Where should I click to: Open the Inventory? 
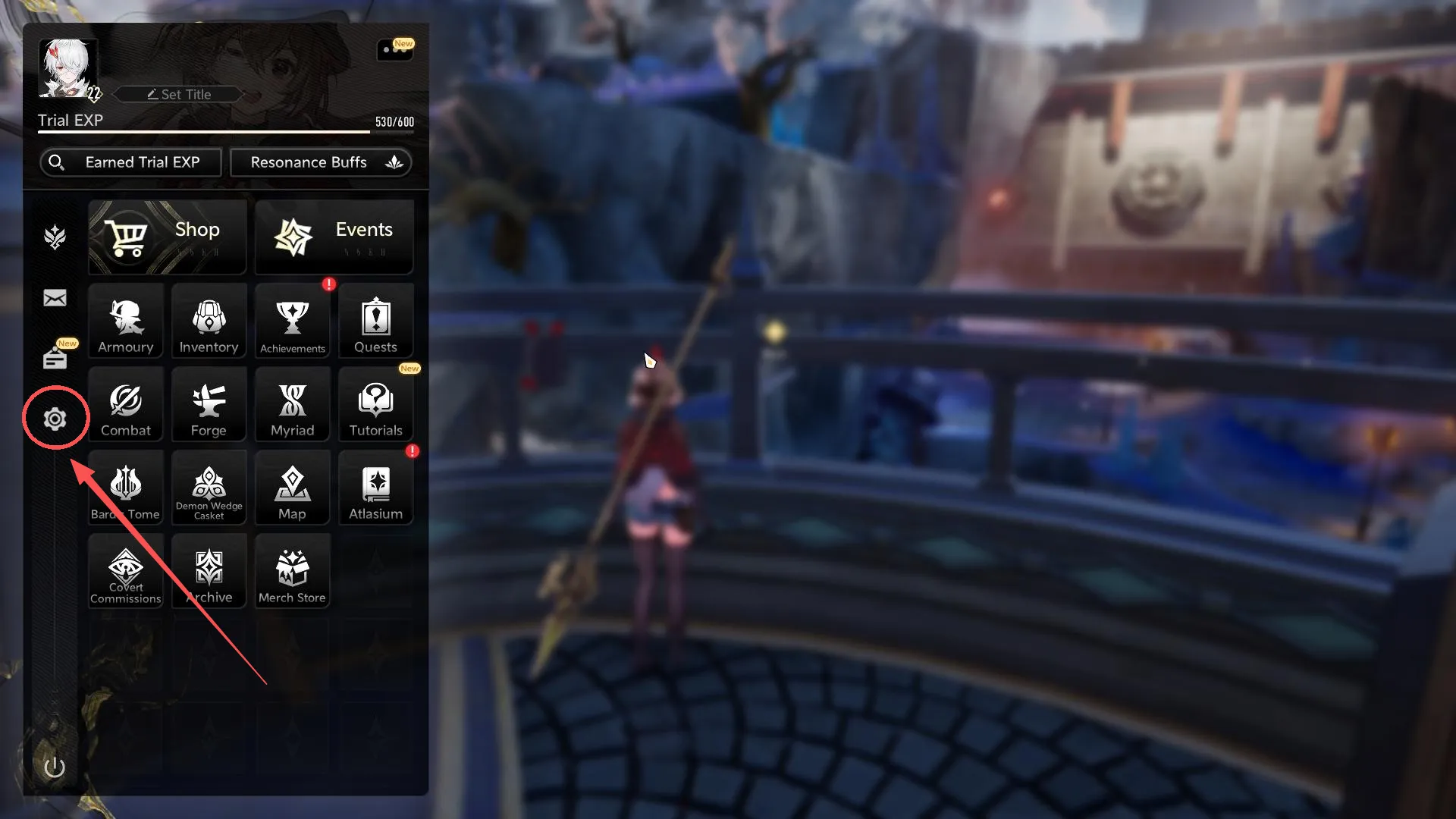point(209,321)
